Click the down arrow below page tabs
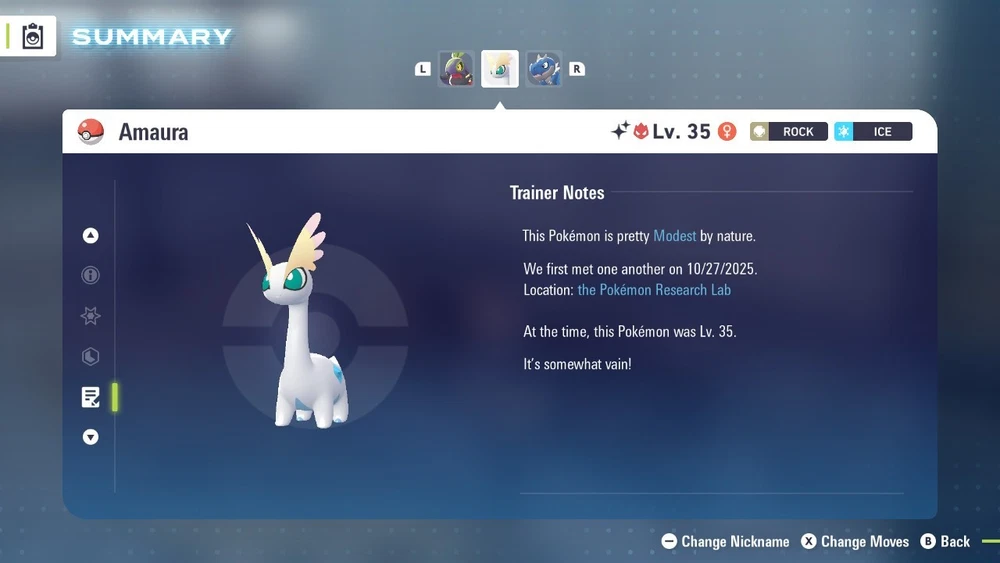The height and width of the screenshot is (563, 1000). pyautogui.click(x=91, y=437)
